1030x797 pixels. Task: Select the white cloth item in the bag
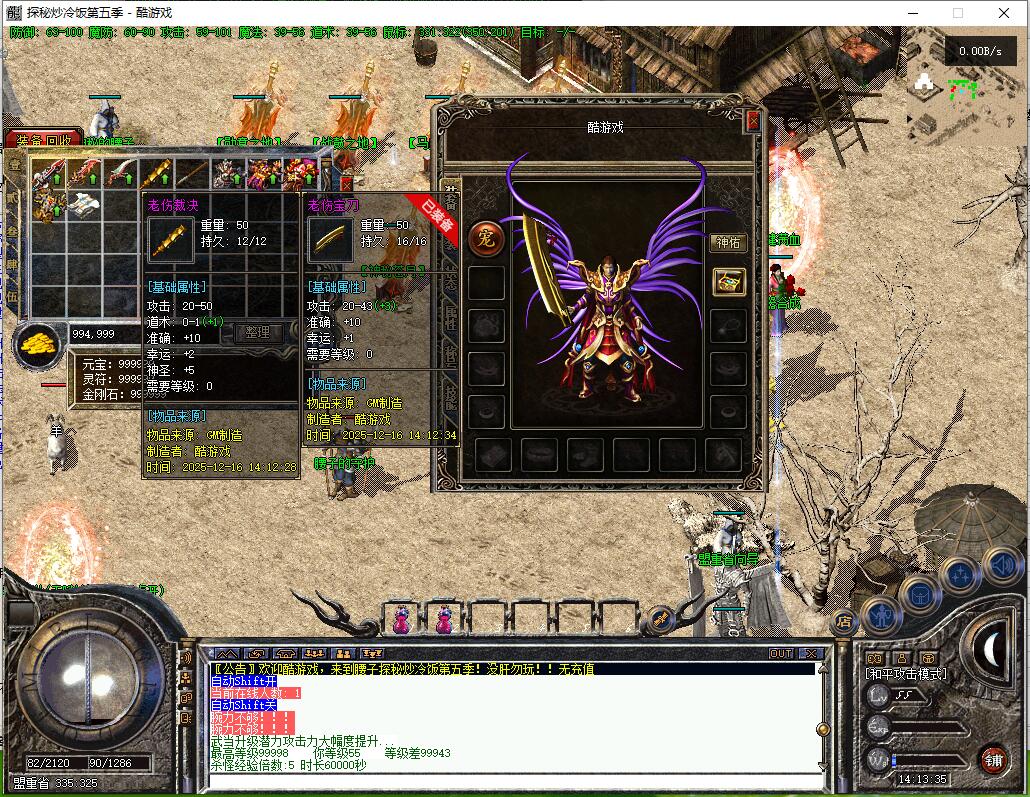coord(84,205)
